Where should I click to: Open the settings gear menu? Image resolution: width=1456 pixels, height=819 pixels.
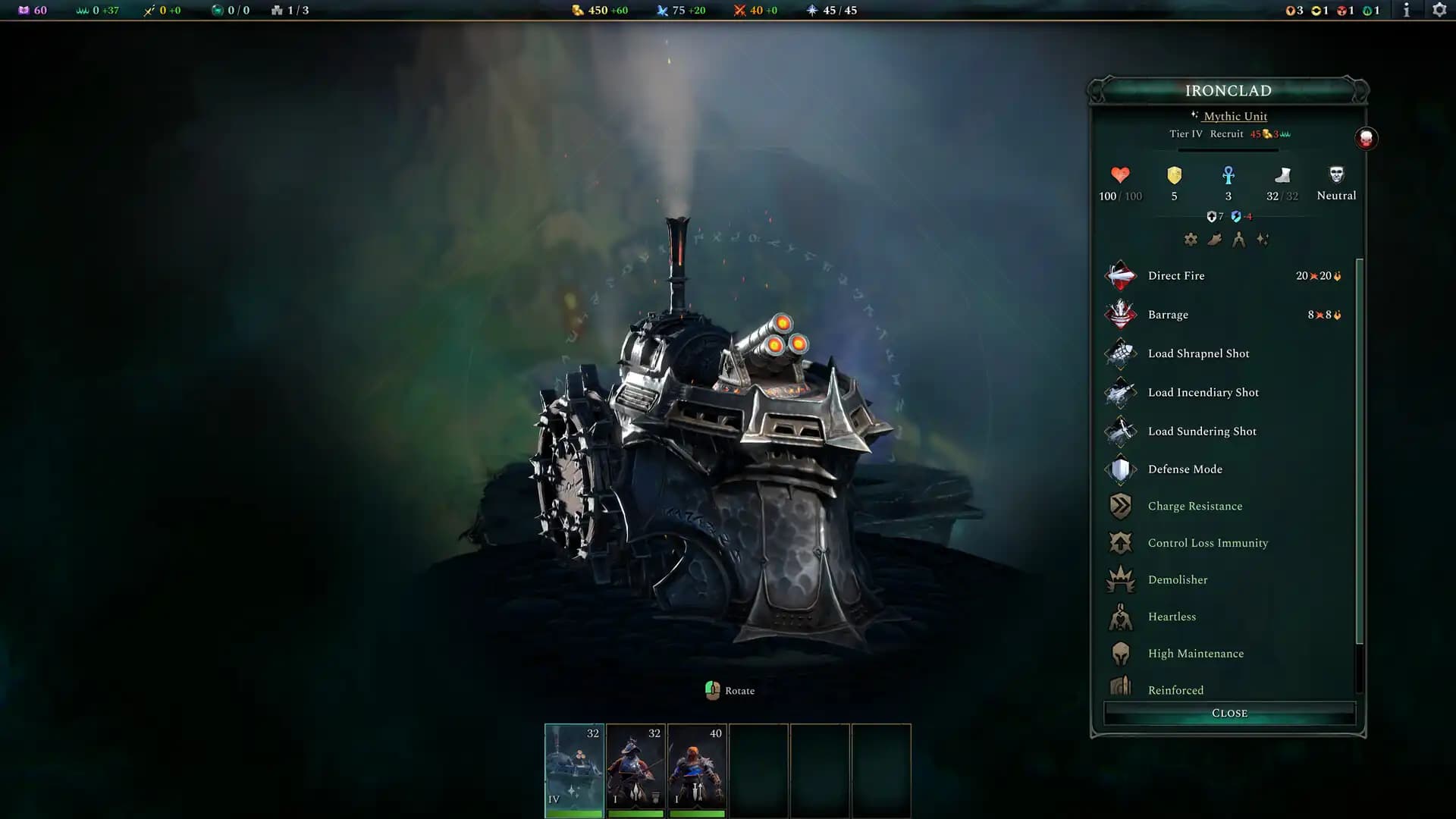click(1439, 11)
